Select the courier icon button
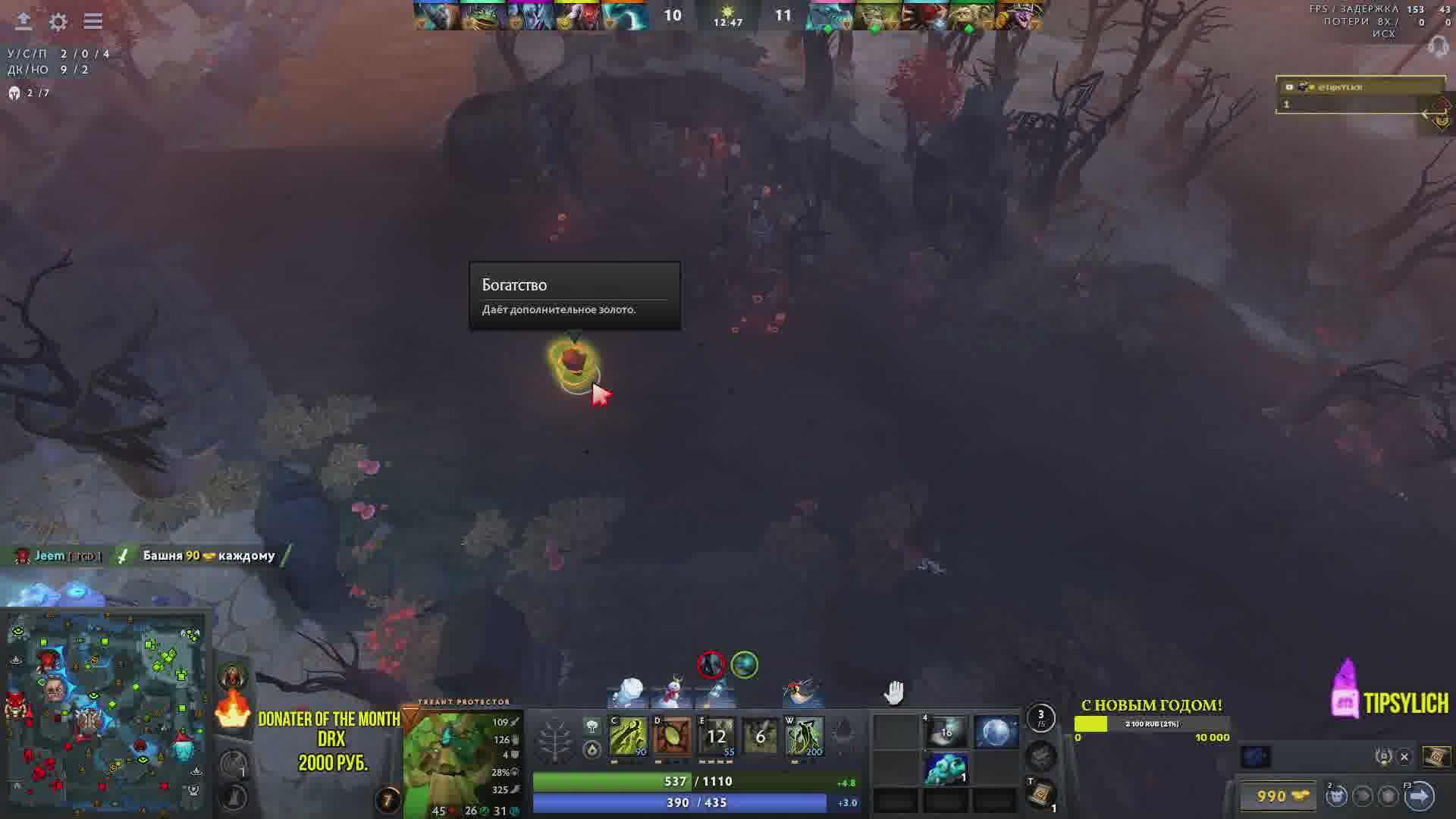Screen dimensions: 1456x819 [x=1336, y=796]
